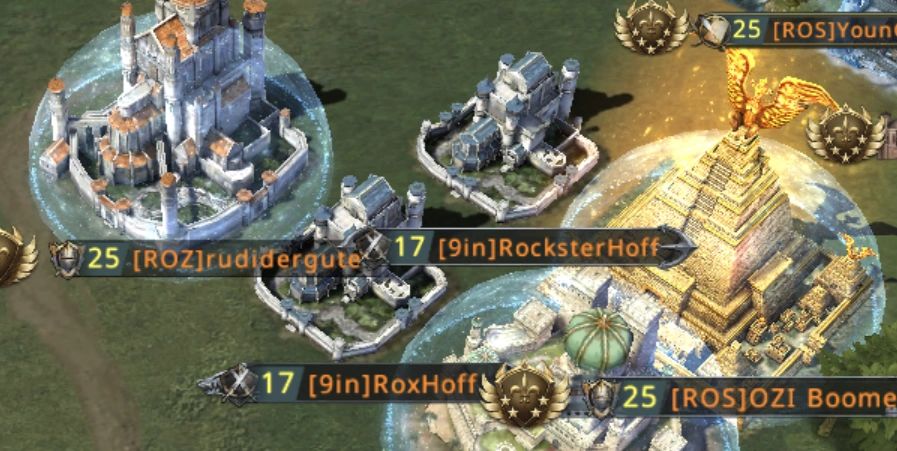Select the [ROZ]rudidergute name plate
Screen dimensions: 897x451
[245, 260]
